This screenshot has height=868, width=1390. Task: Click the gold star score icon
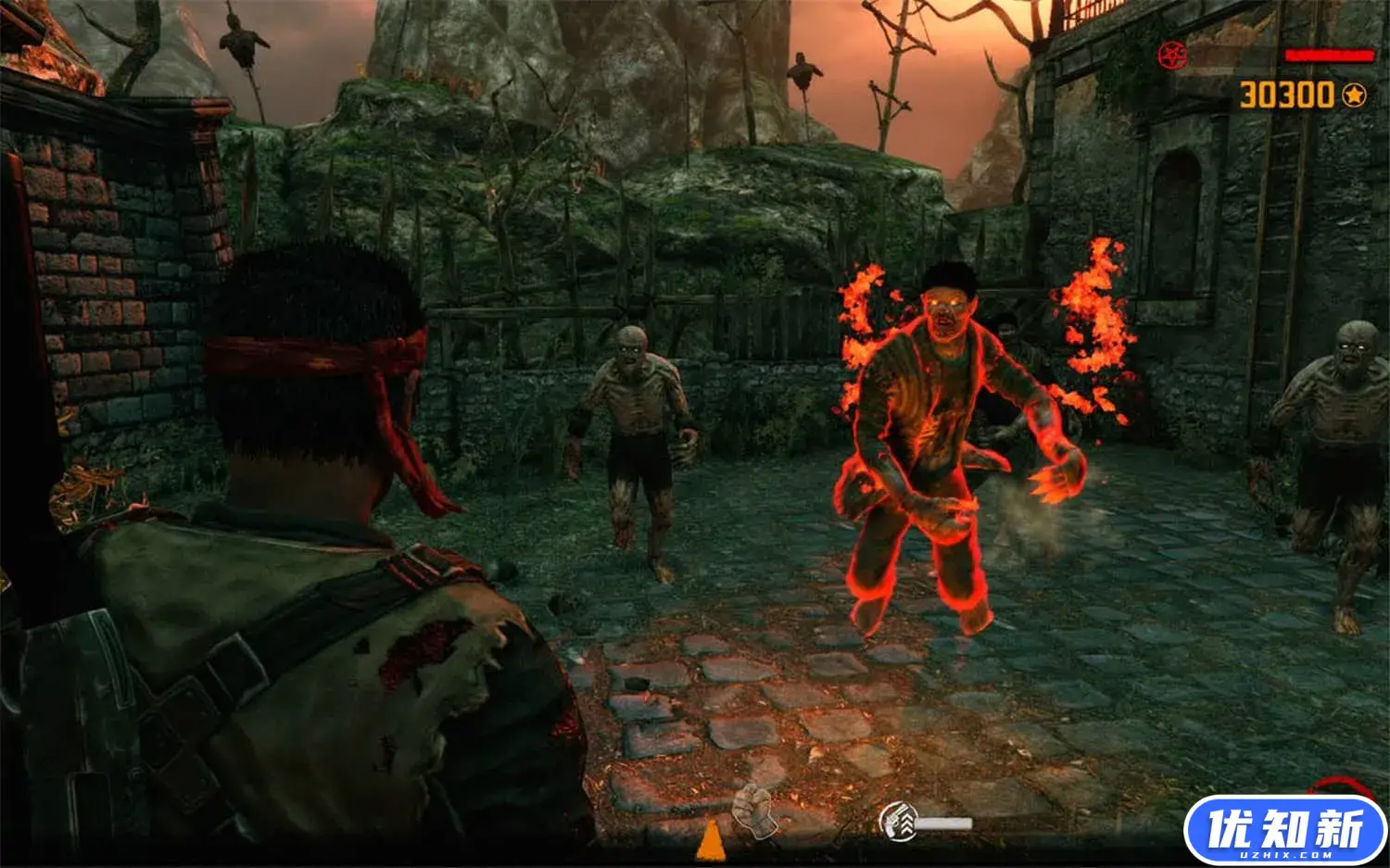tap(1354, 94)
